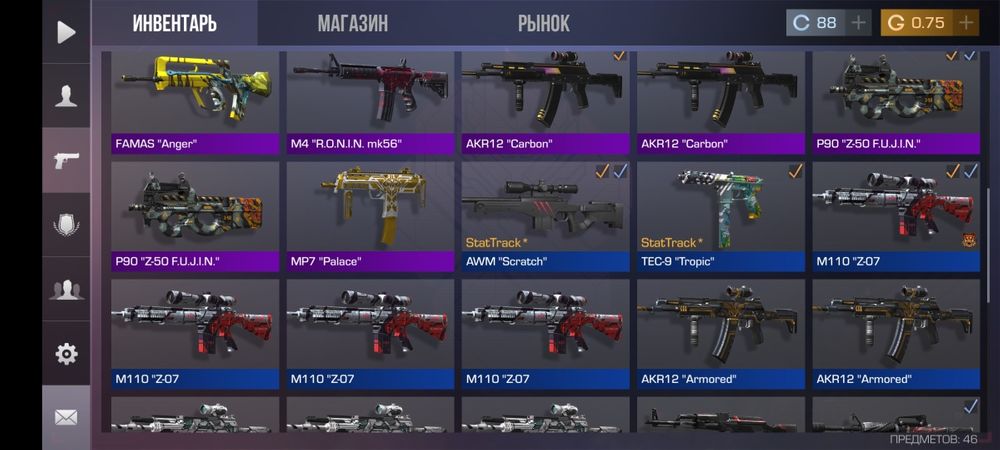Open the РЫНОК market tab

point(544,23)
